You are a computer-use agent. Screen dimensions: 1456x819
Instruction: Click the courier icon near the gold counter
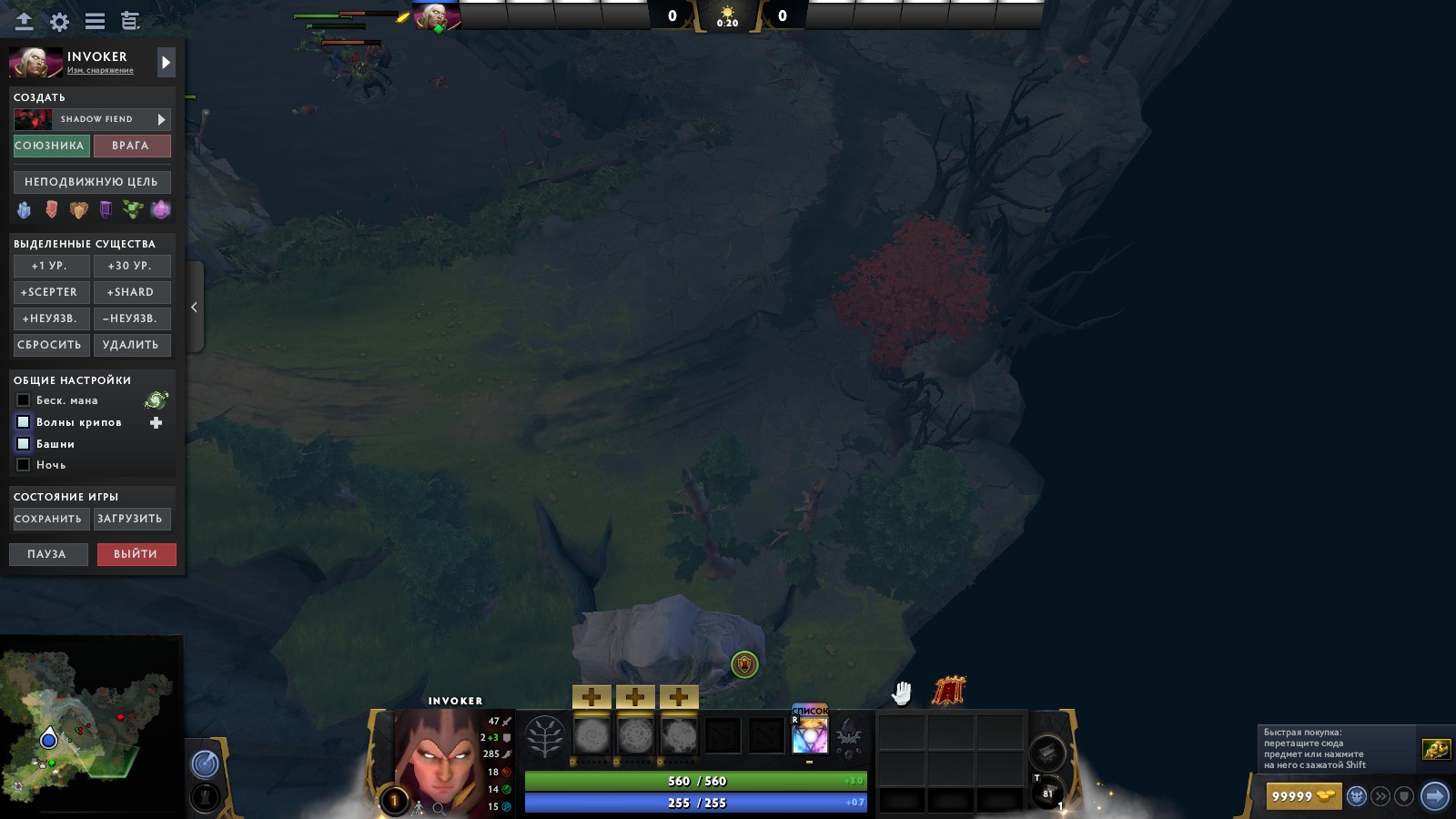(x=1357, y=795)
